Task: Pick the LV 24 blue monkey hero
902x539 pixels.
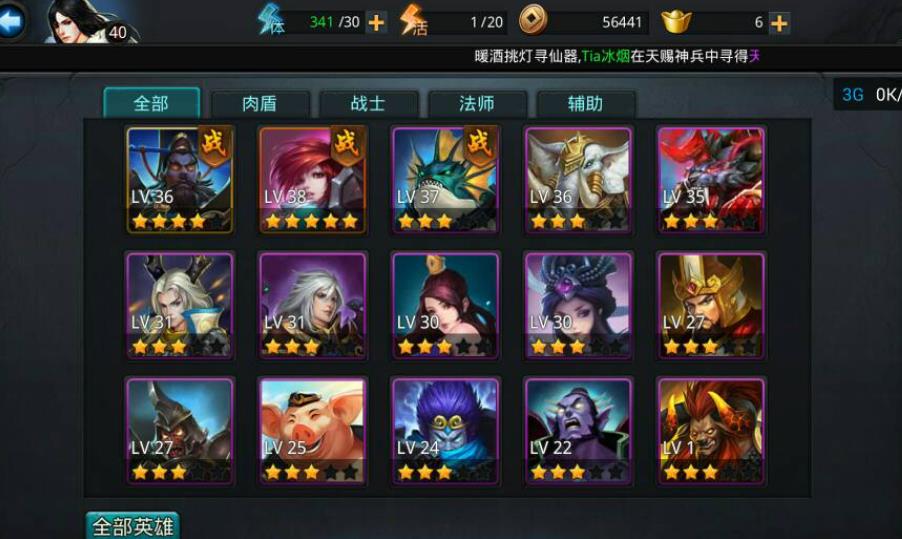Action: [446, 431]
